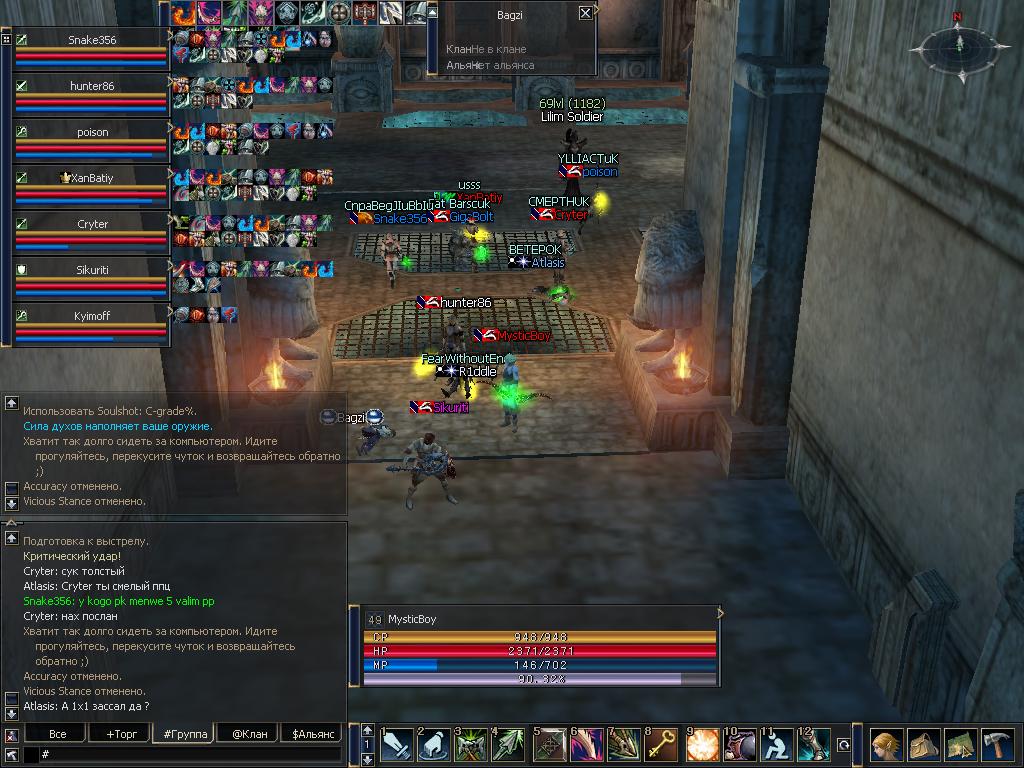Switch to the Все chat tab
The width and height of the screenshot is (1024, 768).
pyautogui.click(x=58, y=734)
